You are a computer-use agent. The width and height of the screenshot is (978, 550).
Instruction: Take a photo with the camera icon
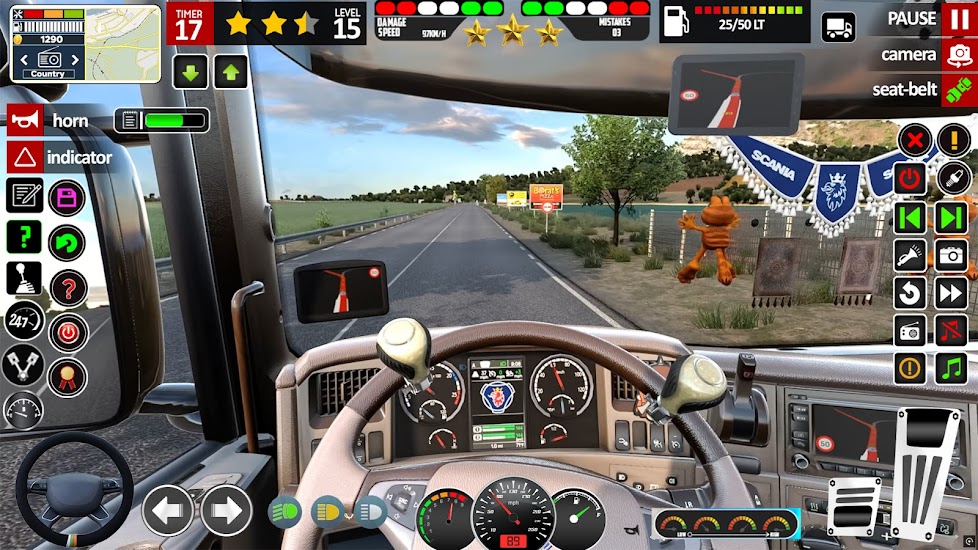[951, 255]
